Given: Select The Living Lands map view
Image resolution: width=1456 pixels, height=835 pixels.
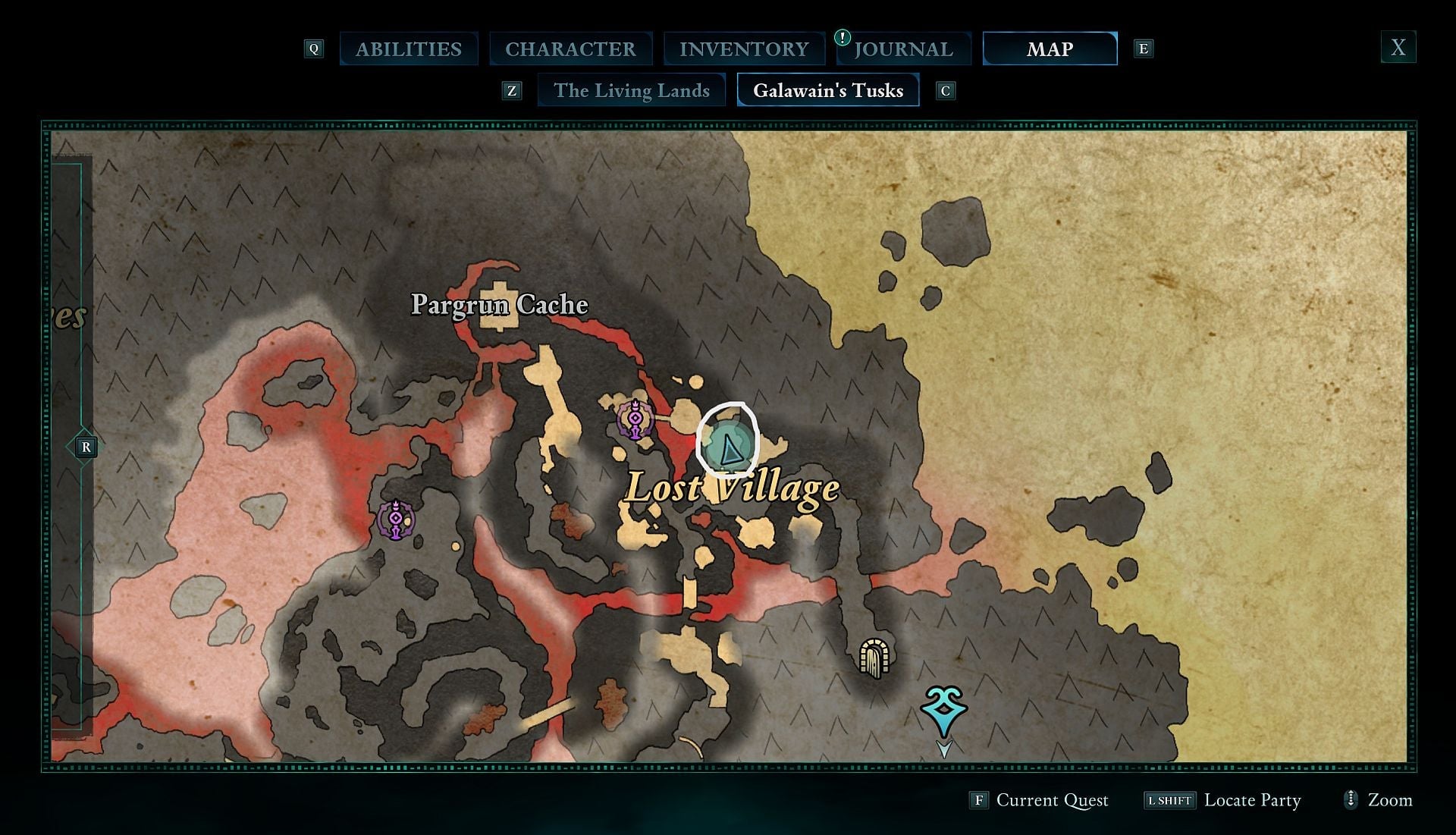Looking at the screenshot, I should coord(631,89).
